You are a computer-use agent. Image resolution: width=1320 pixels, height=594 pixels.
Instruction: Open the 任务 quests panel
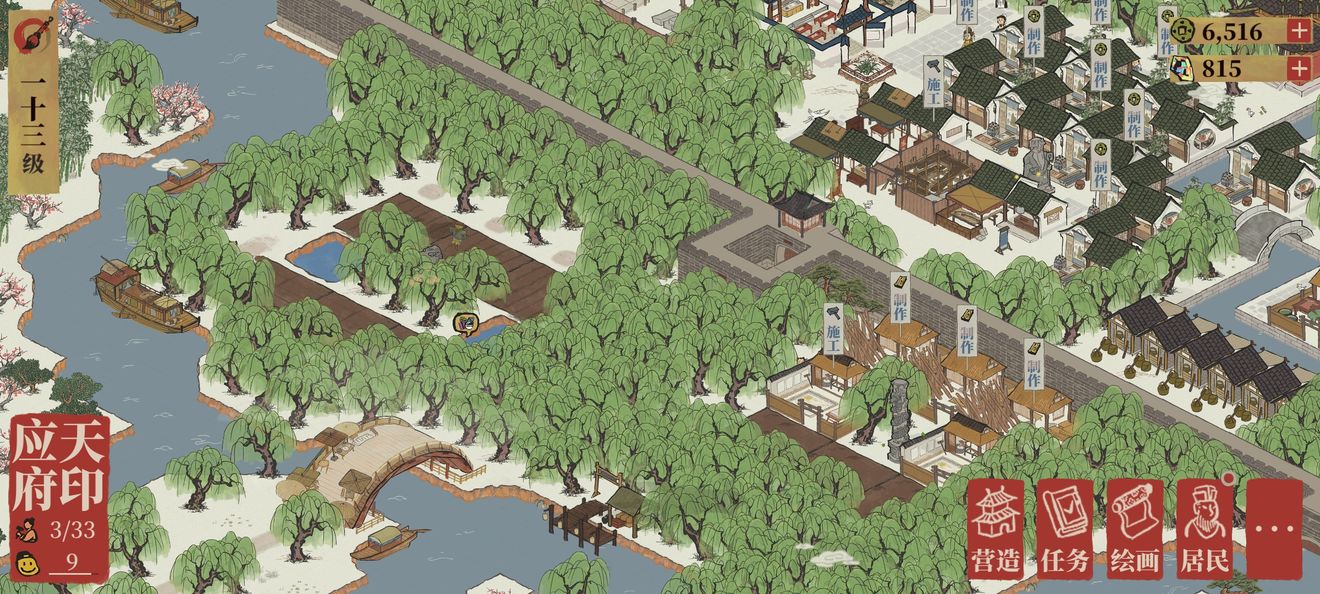point(1064,529)
